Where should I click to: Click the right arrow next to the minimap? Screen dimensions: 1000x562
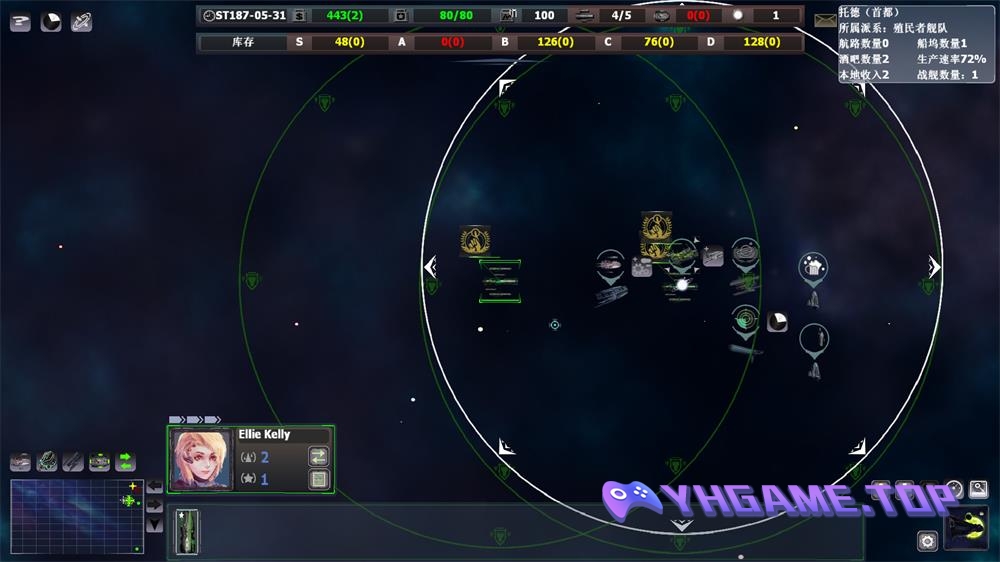pyautogui.click(x=155, y=505)
